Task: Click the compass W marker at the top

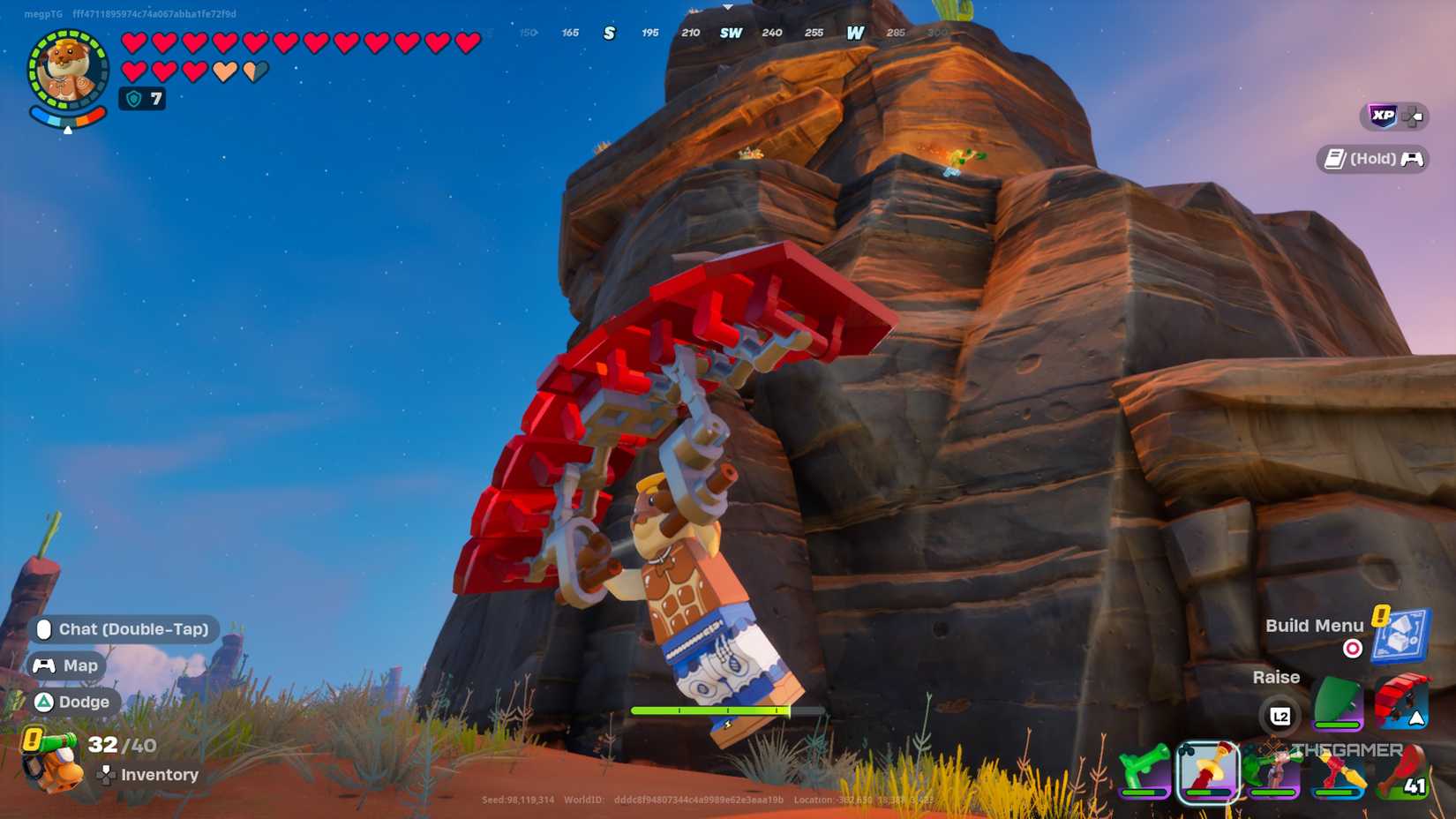Action: coord(854,32)
